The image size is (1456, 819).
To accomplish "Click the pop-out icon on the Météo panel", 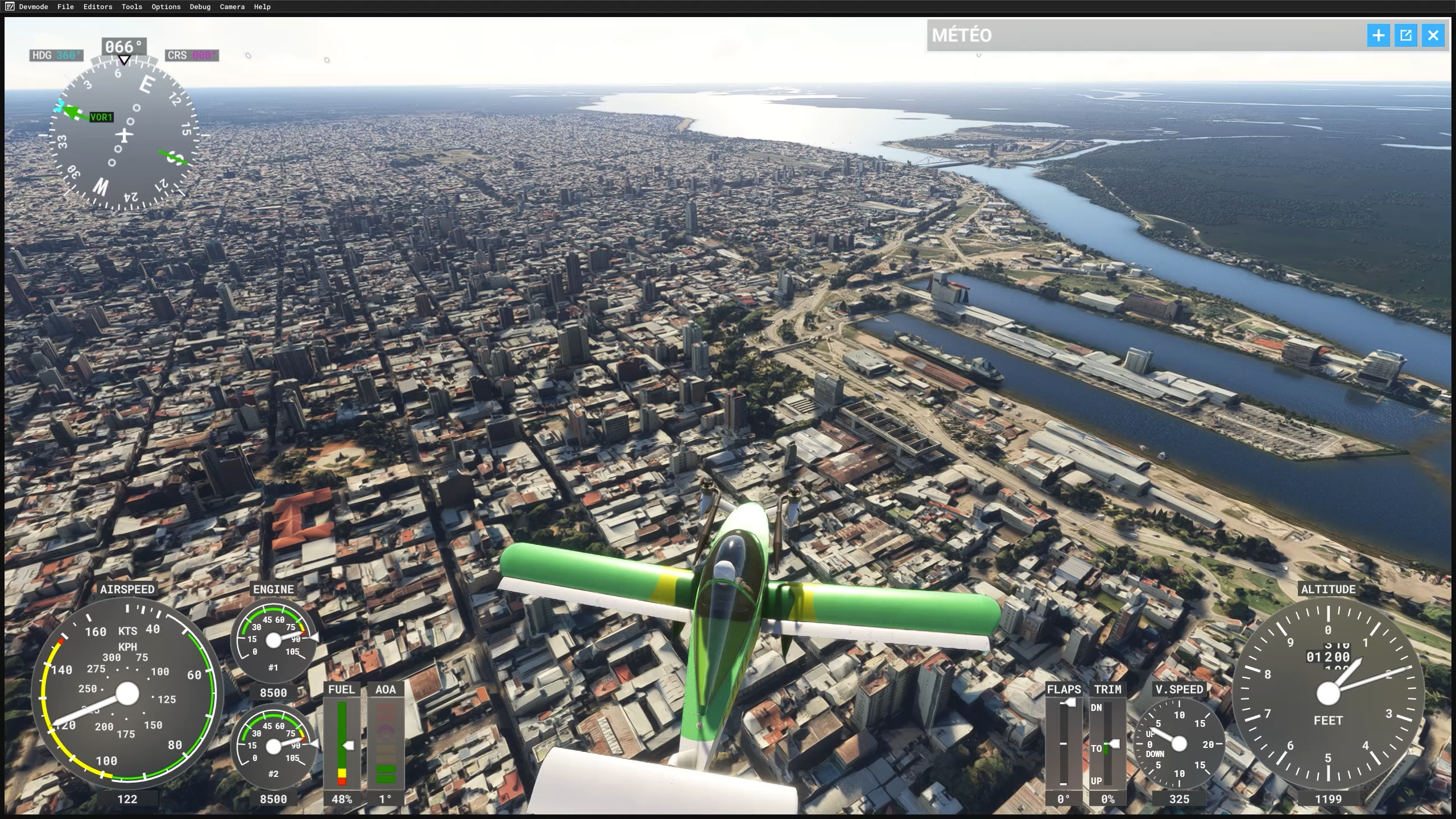I will (x=1405, y=35).
